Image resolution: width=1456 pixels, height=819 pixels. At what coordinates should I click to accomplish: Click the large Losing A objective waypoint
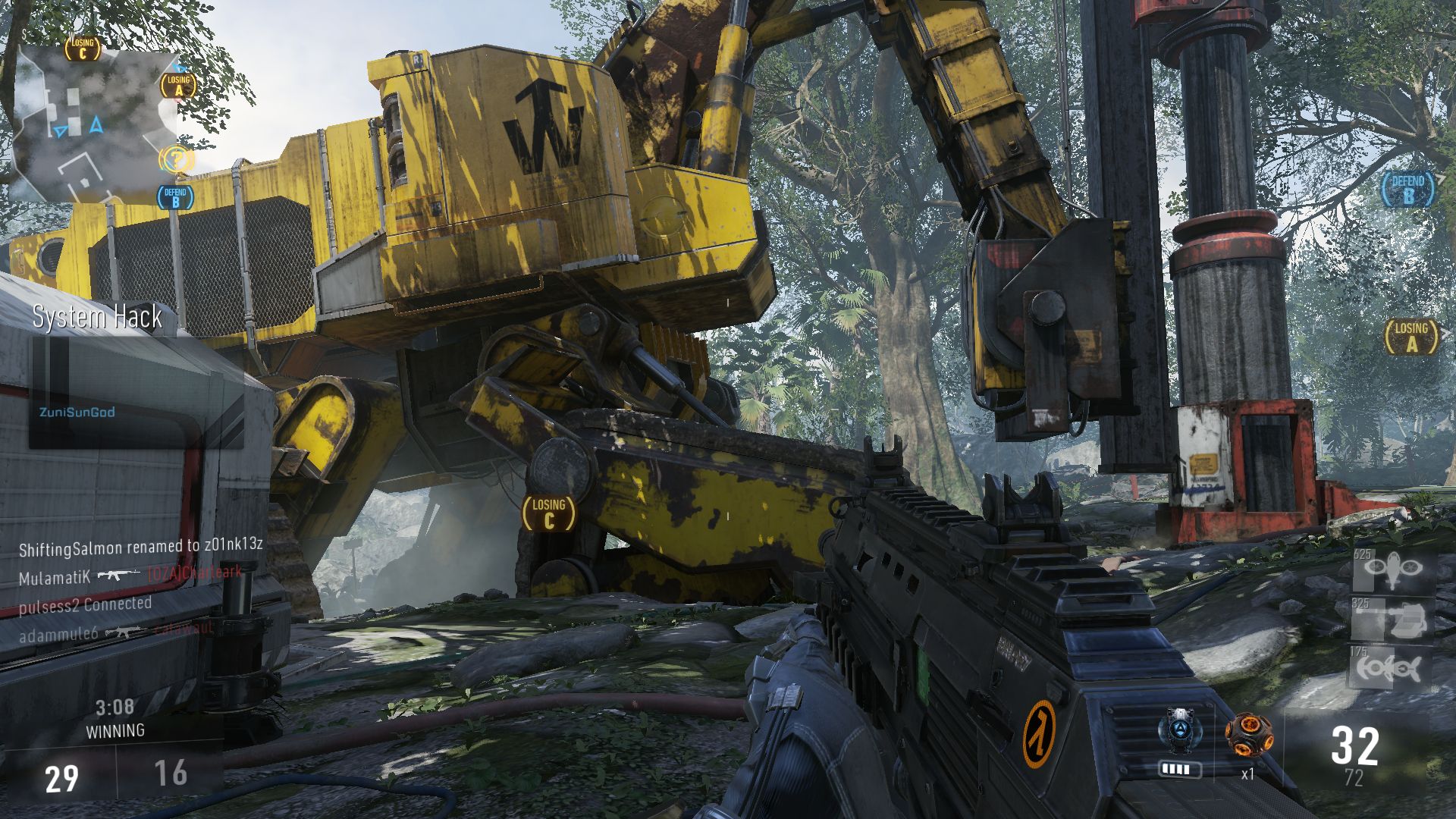1411,337
